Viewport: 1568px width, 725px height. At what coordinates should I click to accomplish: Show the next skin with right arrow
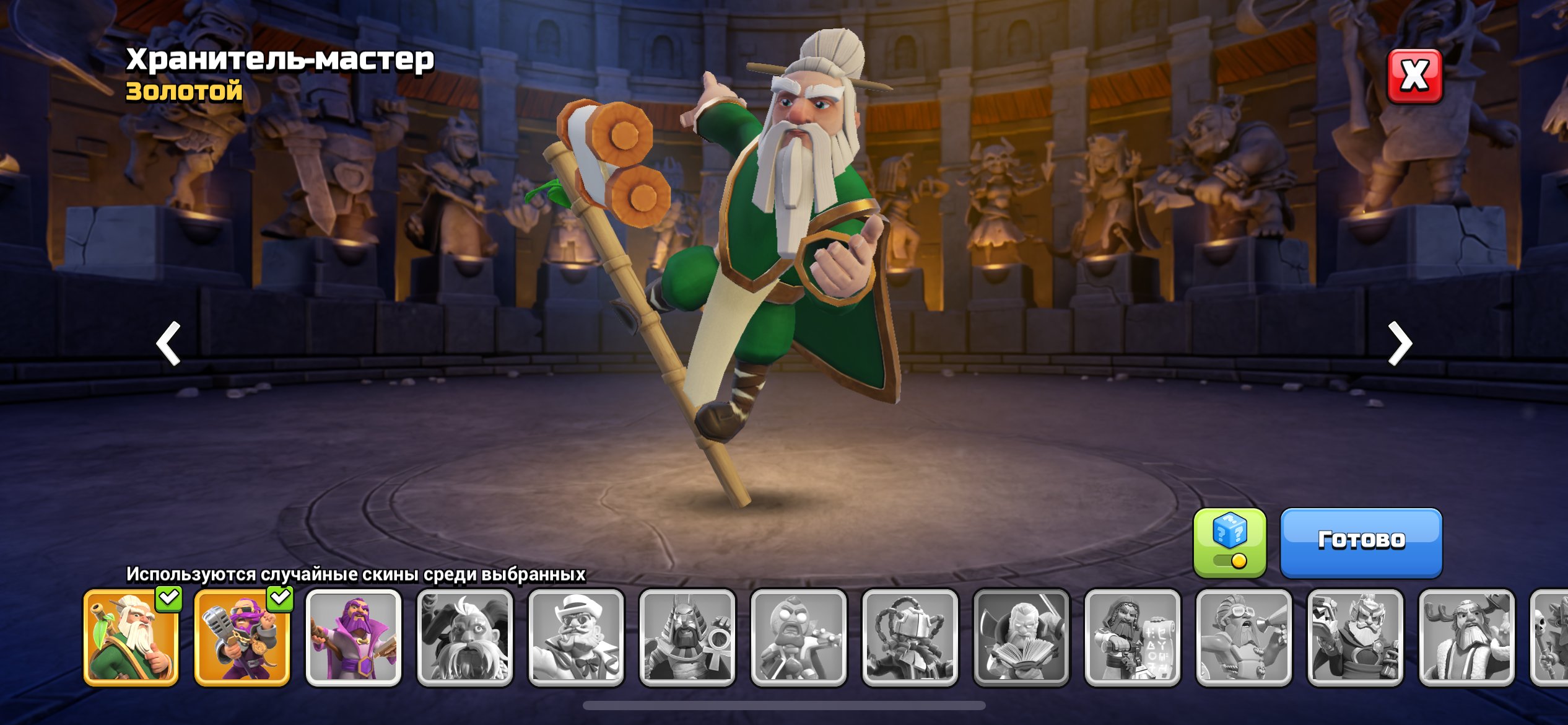[x=1399, y=343]
